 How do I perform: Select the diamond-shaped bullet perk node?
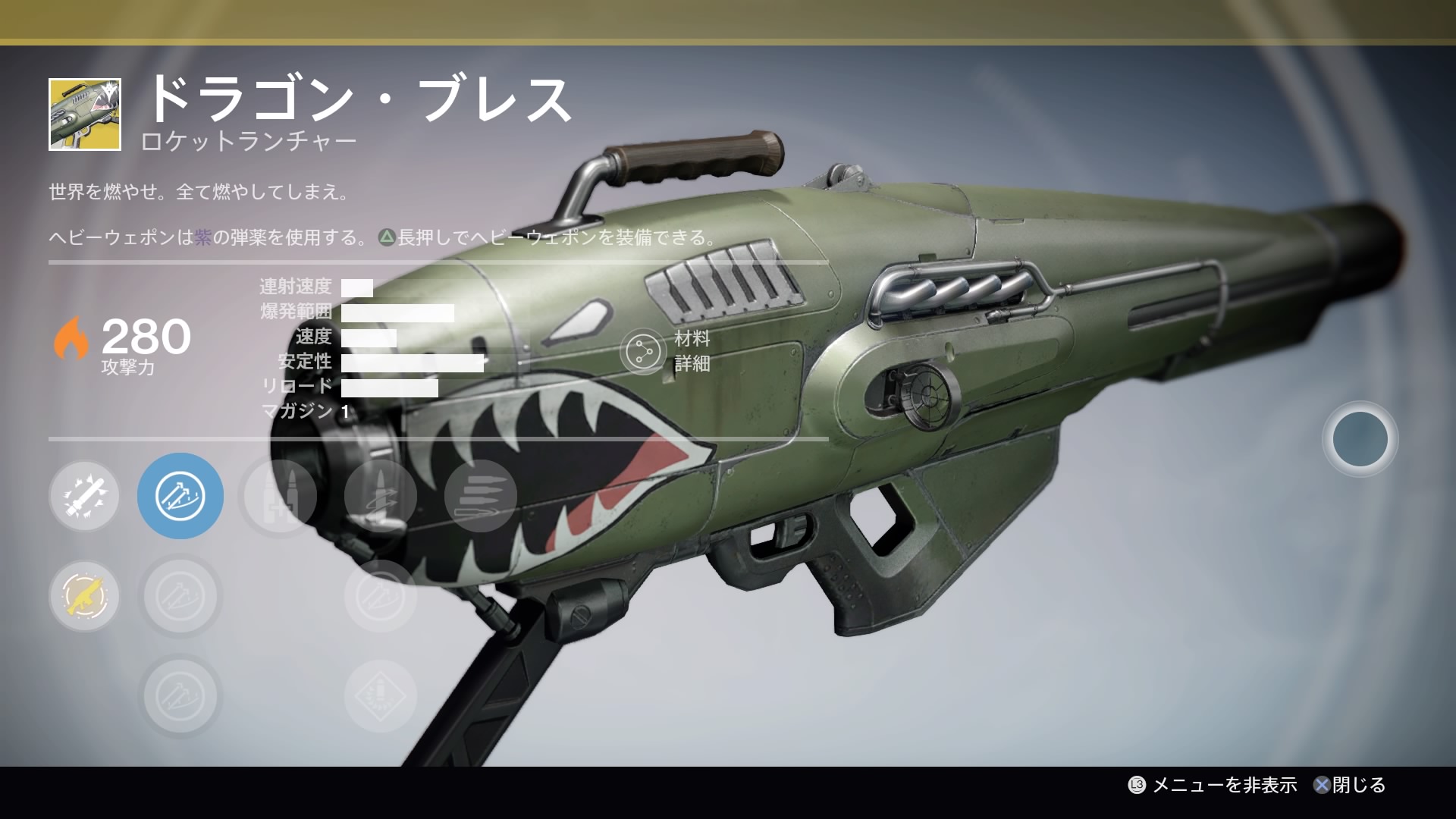(x=381, y=696)
